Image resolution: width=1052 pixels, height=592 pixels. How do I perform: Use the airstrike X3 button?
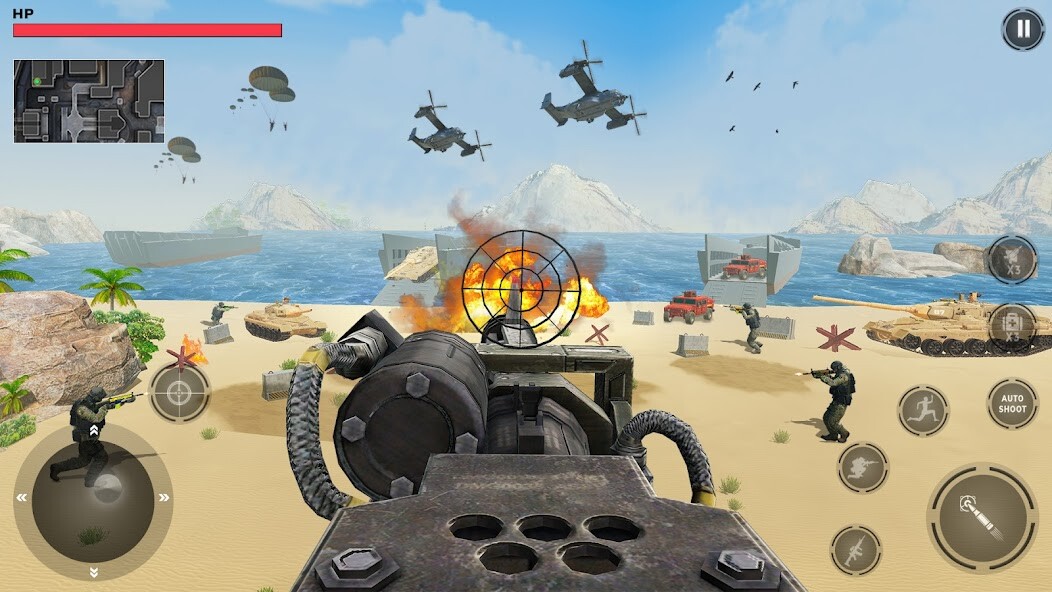(1012, 259)
